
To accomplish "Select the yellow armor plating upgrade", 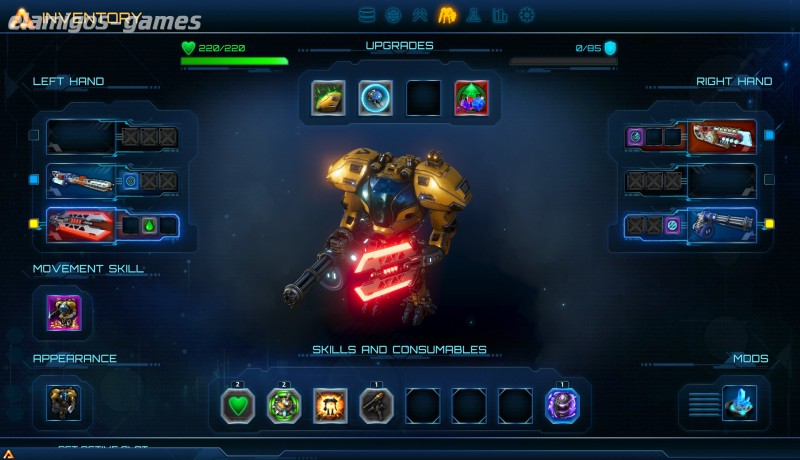I will click(x=328, y=98).
